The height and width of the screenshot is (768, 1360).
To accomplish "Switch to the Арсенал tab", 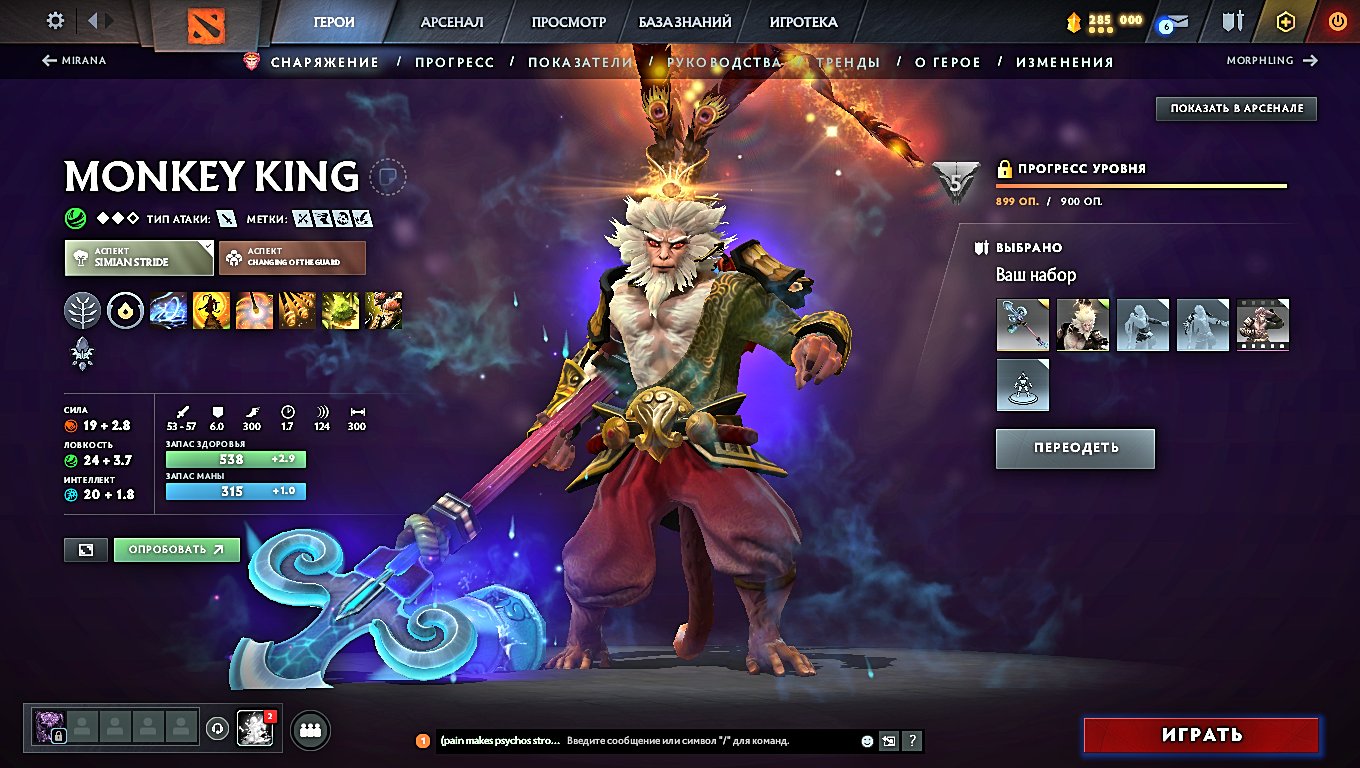I will 452,22.
